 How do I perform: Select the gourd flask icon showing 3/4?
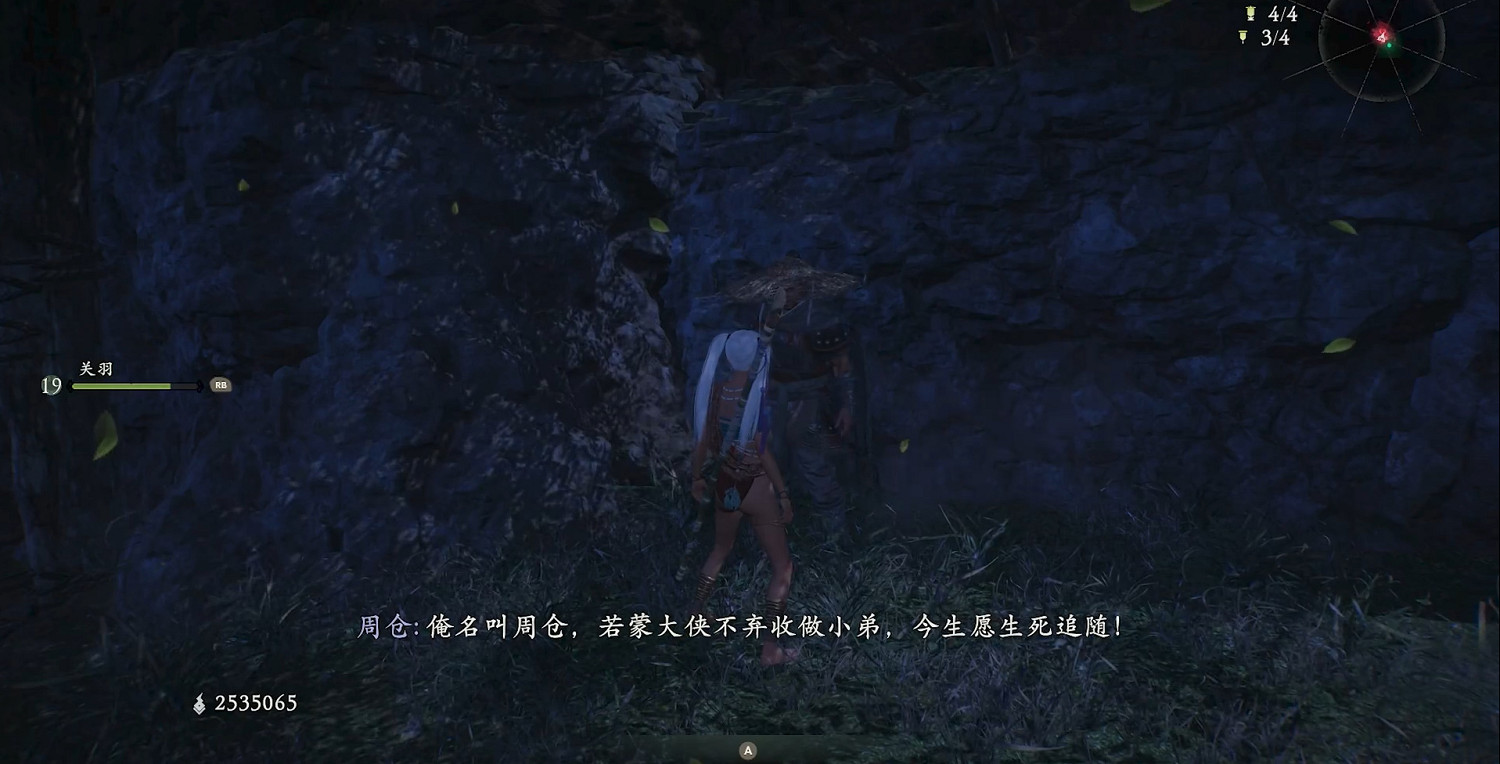(x=1242, y=35)
